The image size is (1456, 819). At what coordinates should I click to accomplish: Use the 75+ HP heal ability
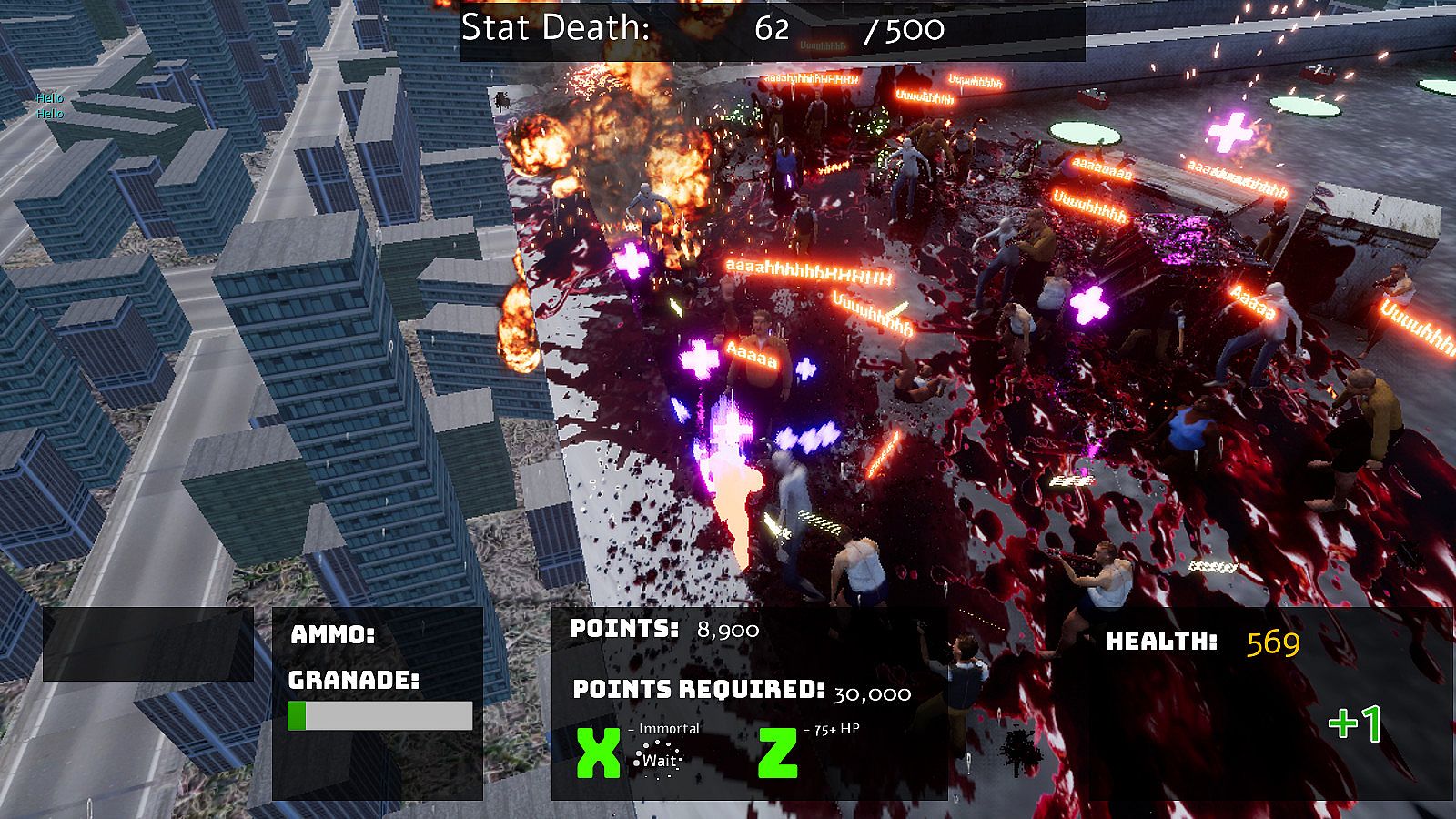click(x=778, y=753)
